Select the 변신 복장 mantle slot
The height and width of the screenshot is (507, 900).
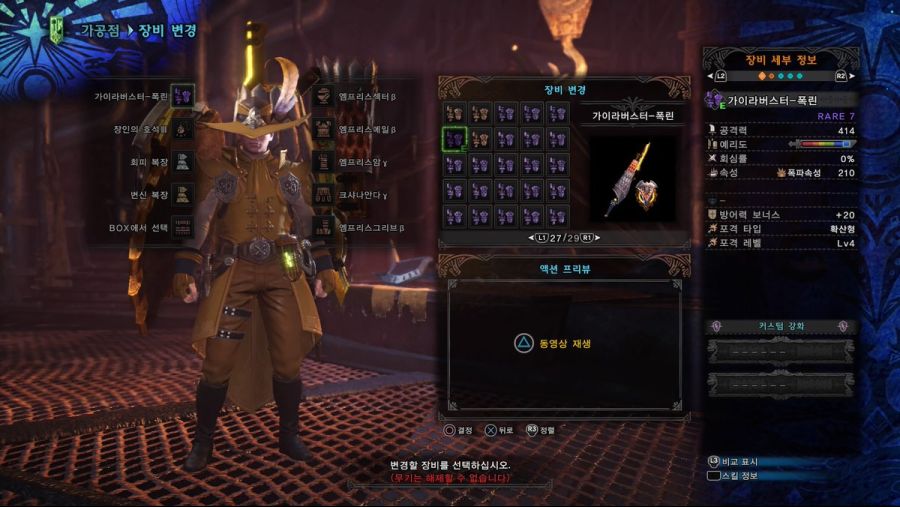[x=182, y=193]
